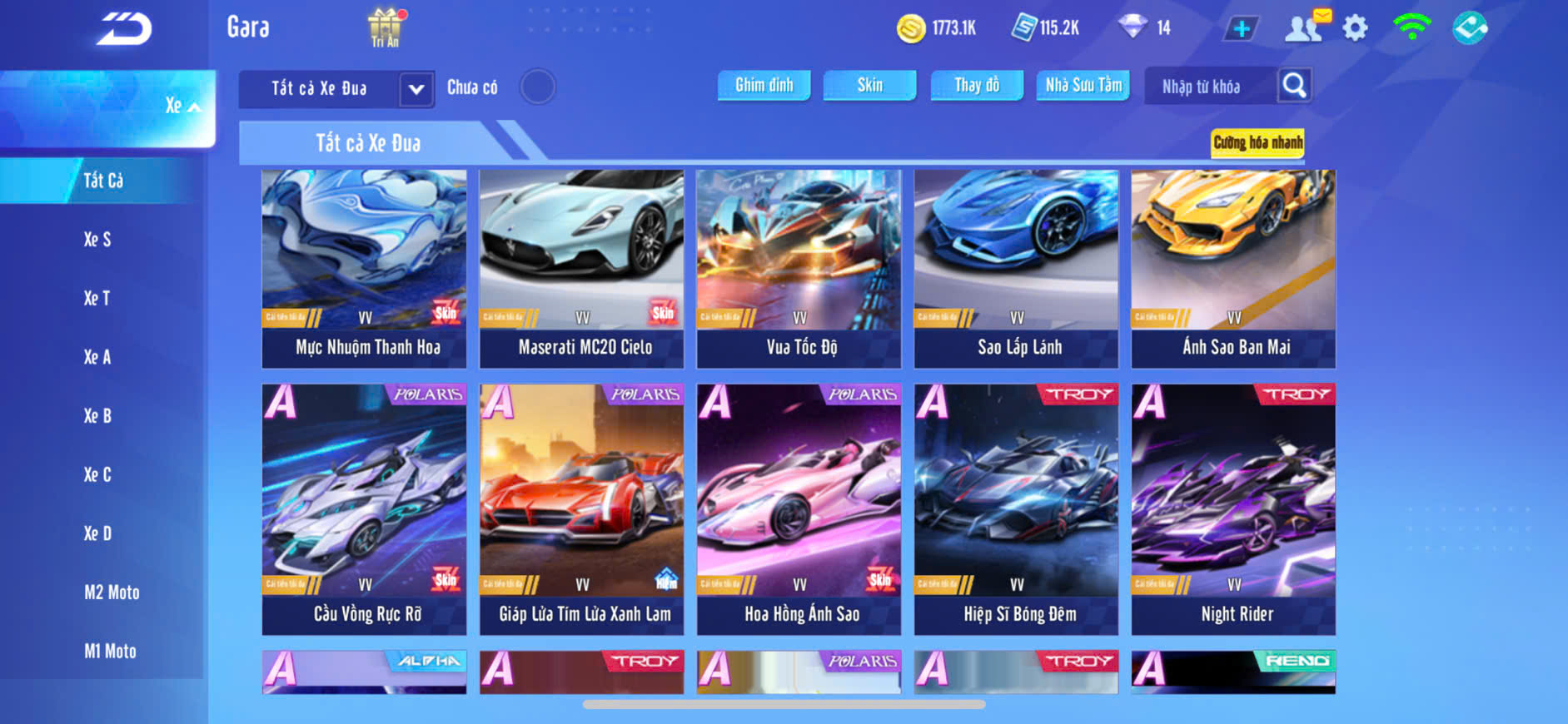The width and height of the screenshot is (1568, 724).
Task: Activate Cường hóa nhanh button
Action: tap(1257, 142)
